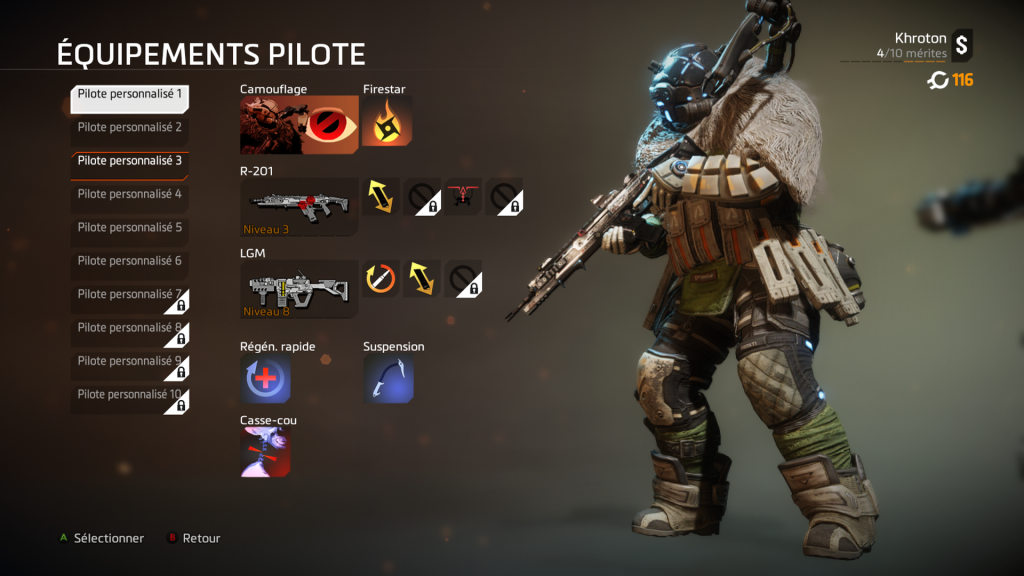Pick the Pilote personnalisé 5 entry
The image size is (1024, 576).
130,227
